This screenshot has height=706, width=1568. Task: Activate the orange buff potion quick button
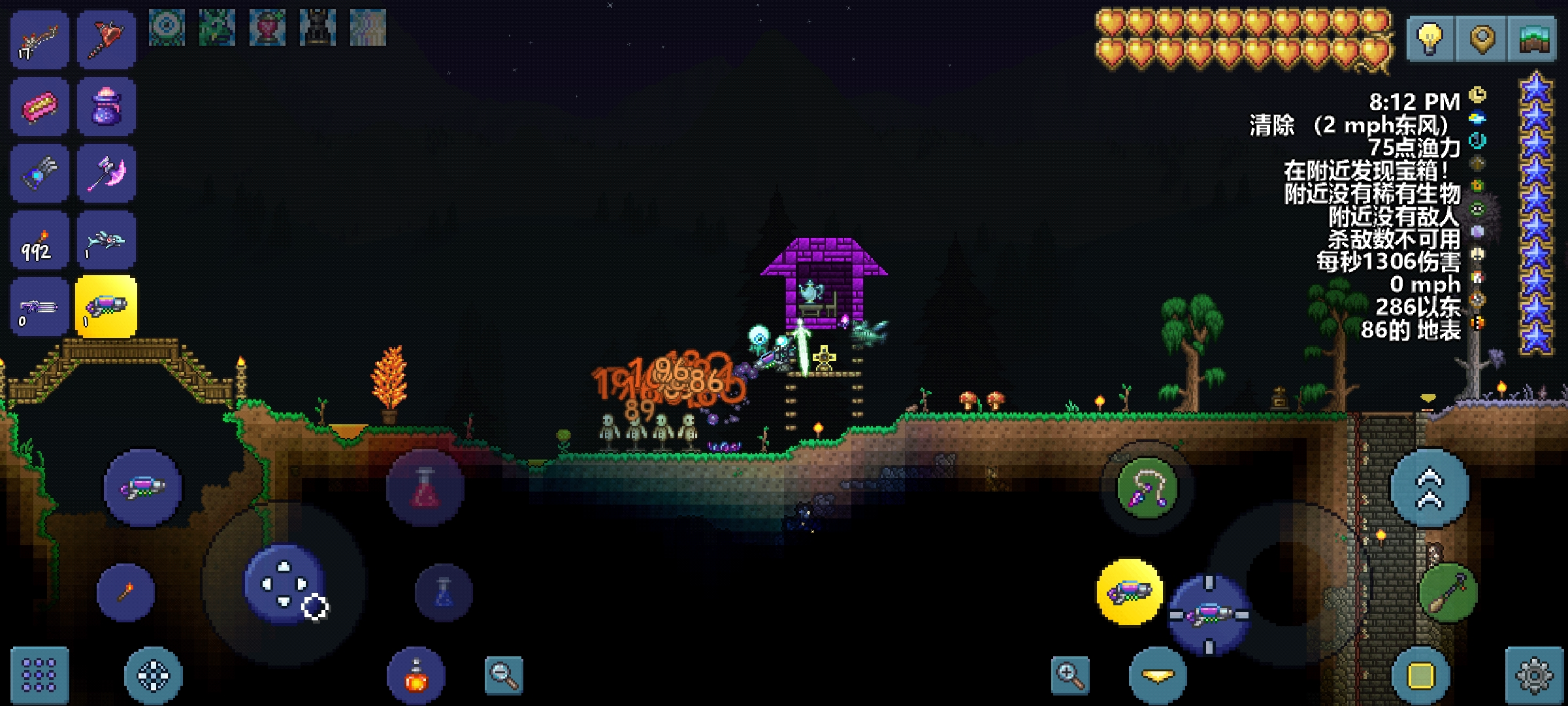pos(416,676)
